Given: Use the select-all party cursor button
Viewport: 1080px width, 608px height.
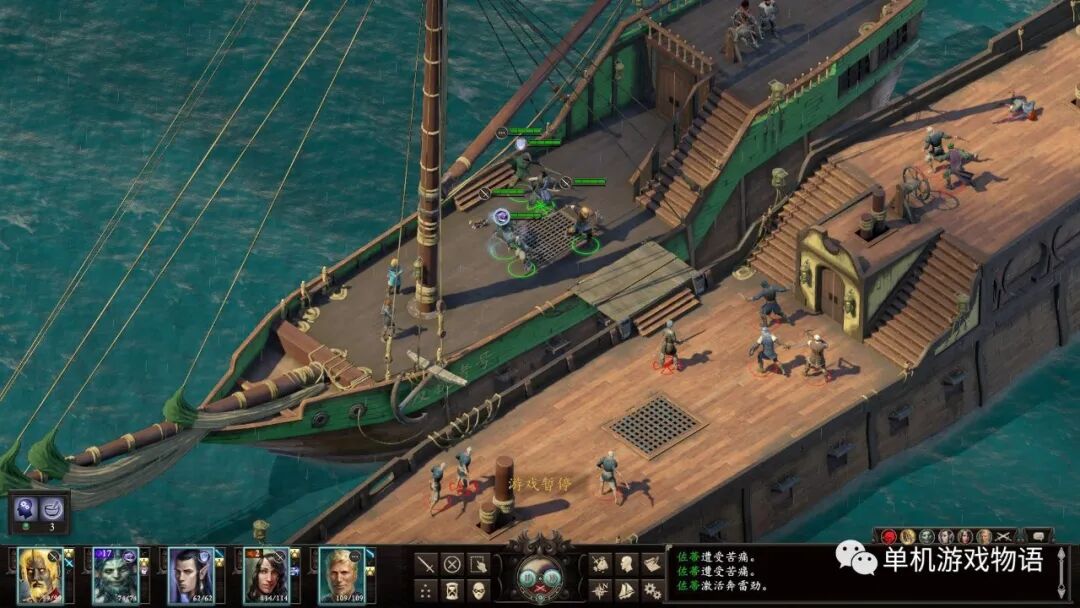Looking at the screenshot, I should [478, 565].
